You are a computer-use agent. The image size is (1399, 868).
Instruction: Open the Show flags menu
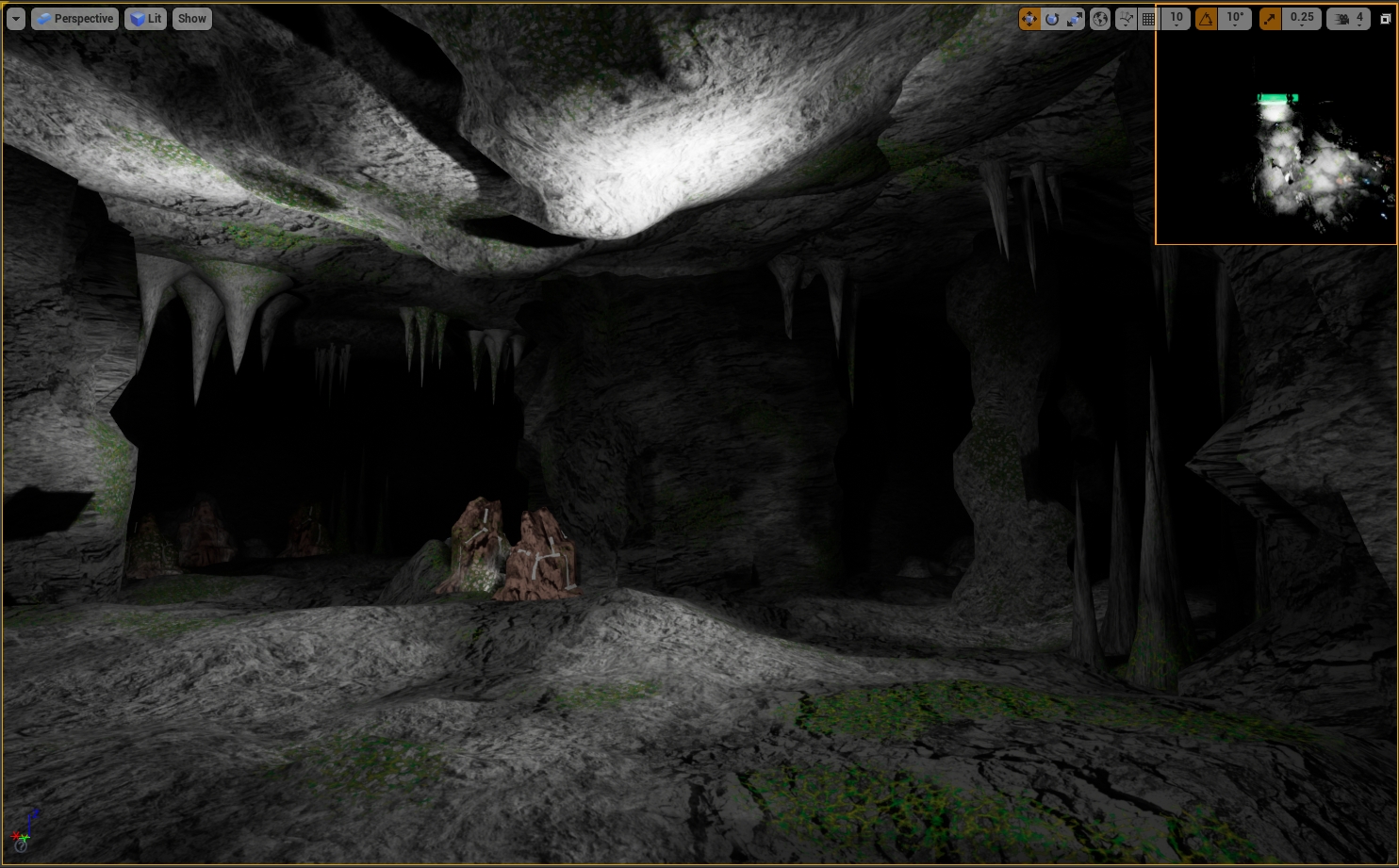pos(191,19)
